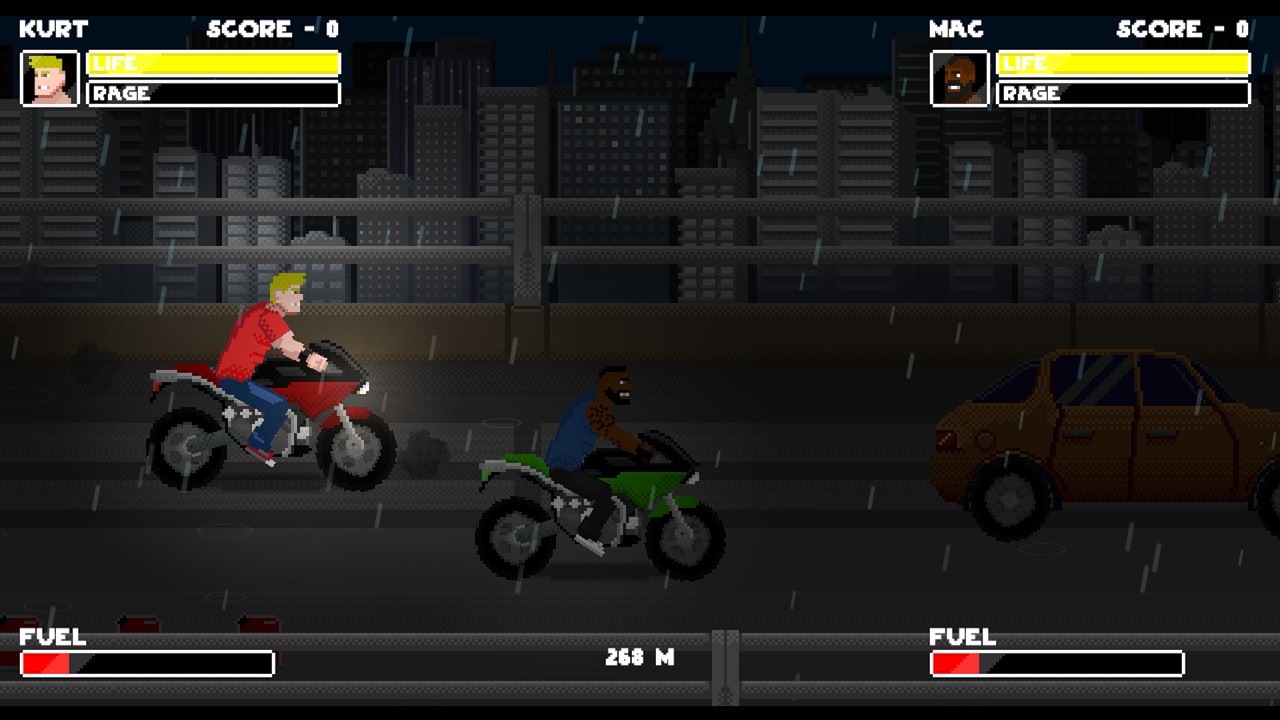Open Kurt's SCORE display

pos(272,28)
